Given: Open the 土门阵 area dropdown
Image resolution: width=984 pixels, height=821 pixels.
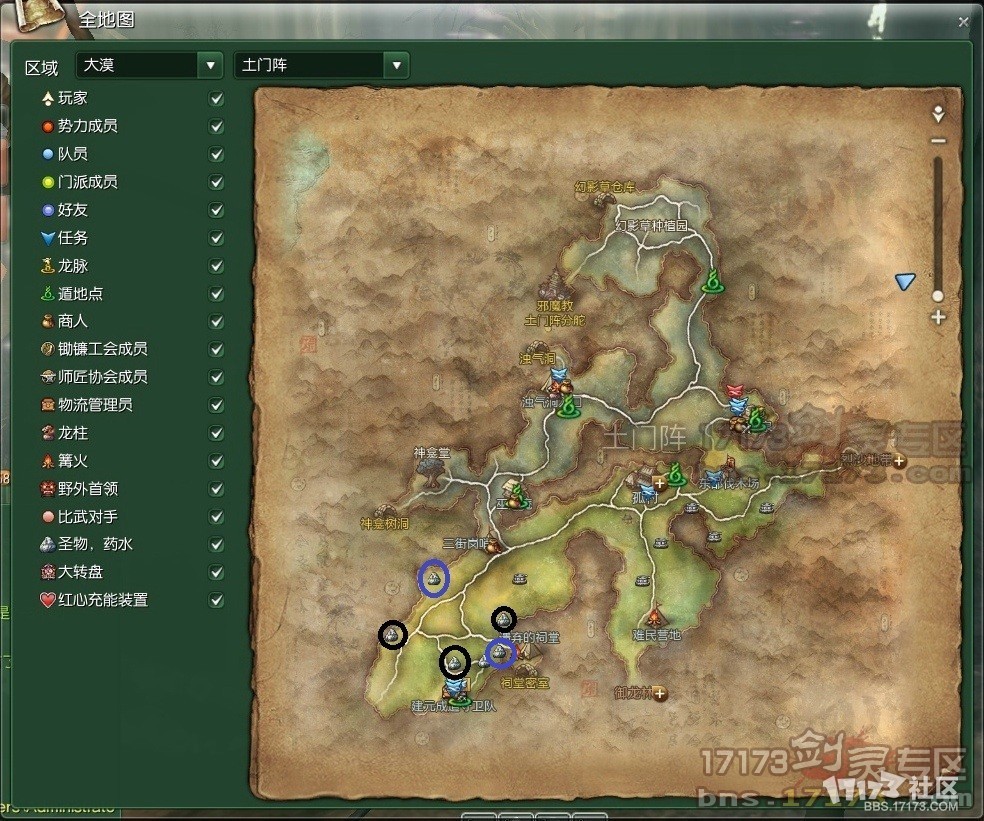Looking at the screenshot, I should coord(397,66).
